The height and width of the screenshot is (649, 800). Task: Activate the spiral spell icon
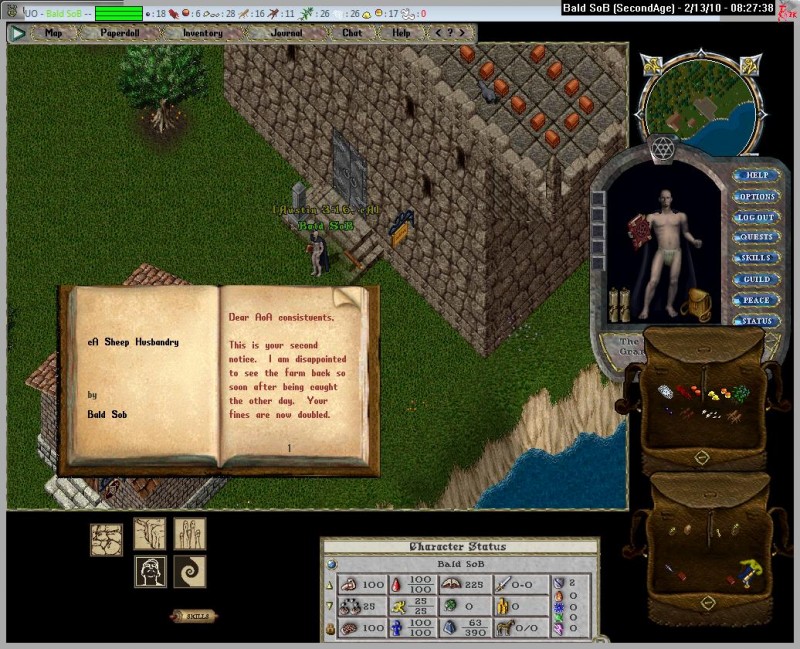tap(190, 572)
